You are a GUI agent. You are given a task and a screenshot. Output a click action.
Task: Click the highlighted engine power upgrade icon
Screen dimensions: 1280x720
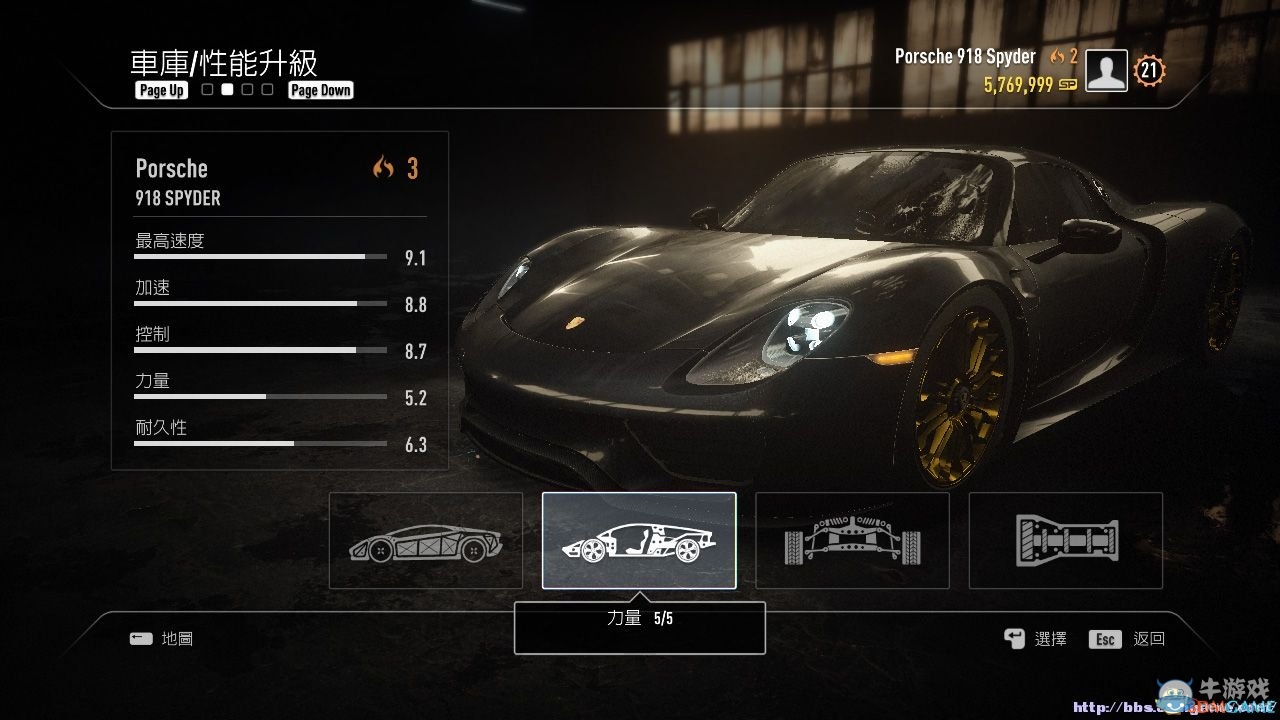point(640,540)
